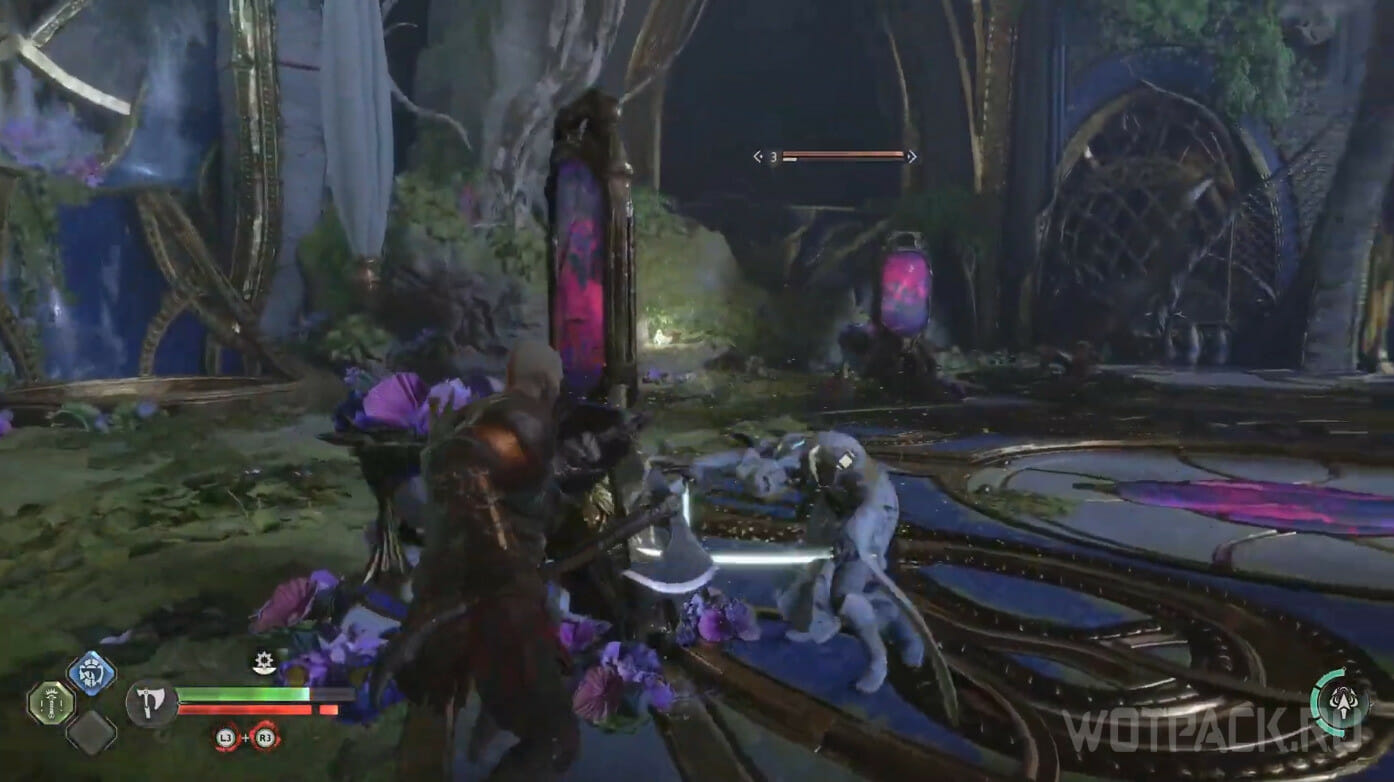
Task: Activate the blue diamond runic attack icon
Action: coord(91,673)
